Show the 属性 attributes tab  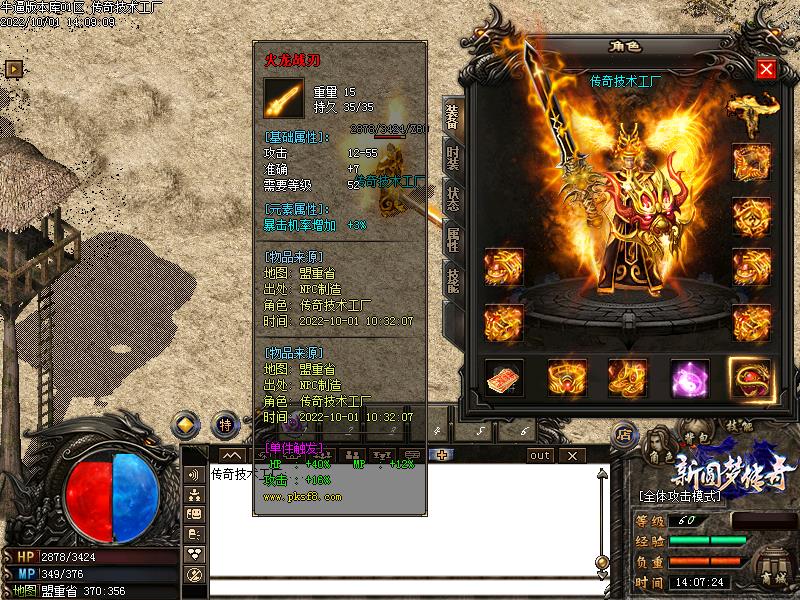click(452, 238)
